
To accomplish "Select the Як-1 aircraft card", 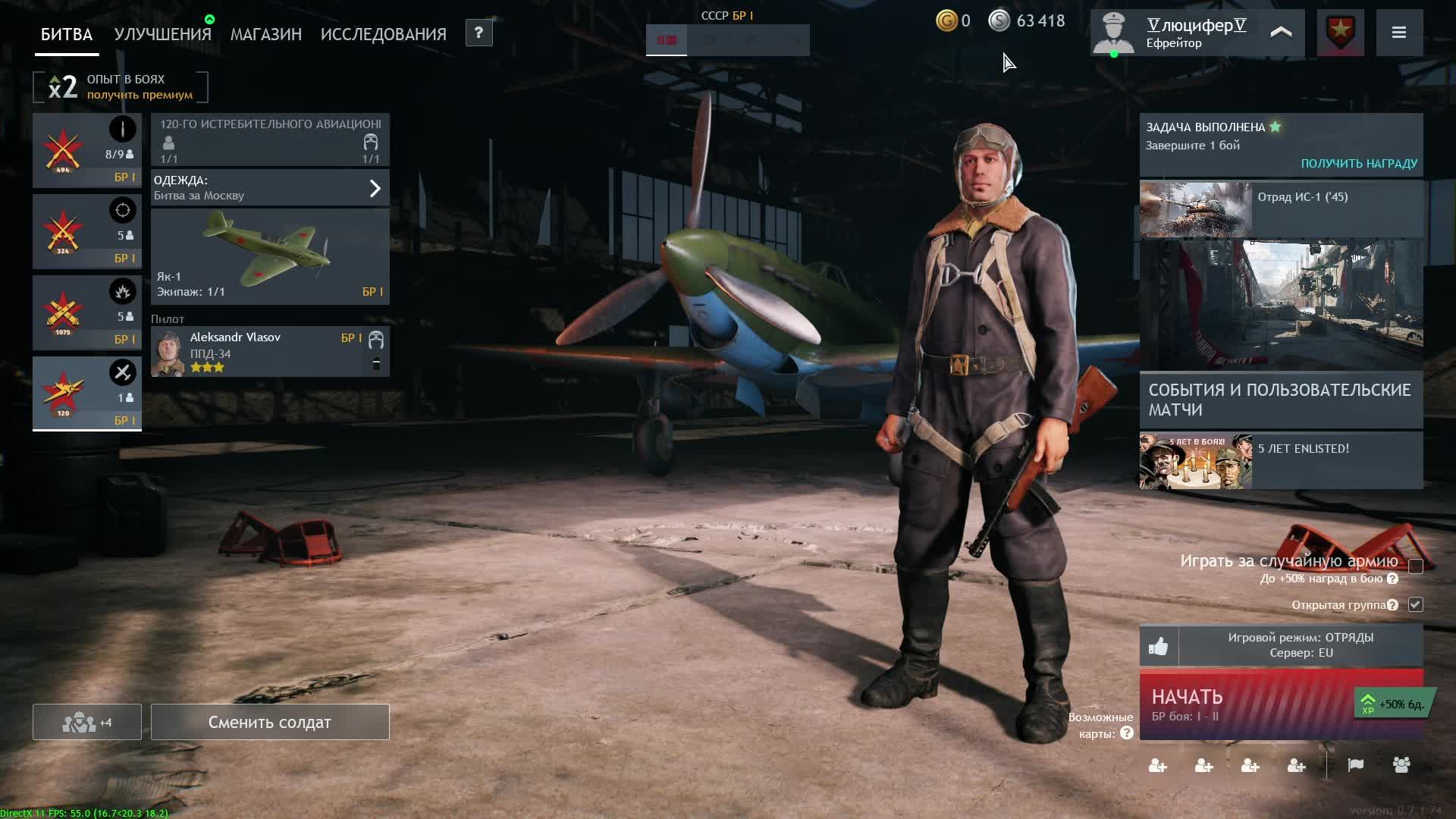I will coord(270,257).
